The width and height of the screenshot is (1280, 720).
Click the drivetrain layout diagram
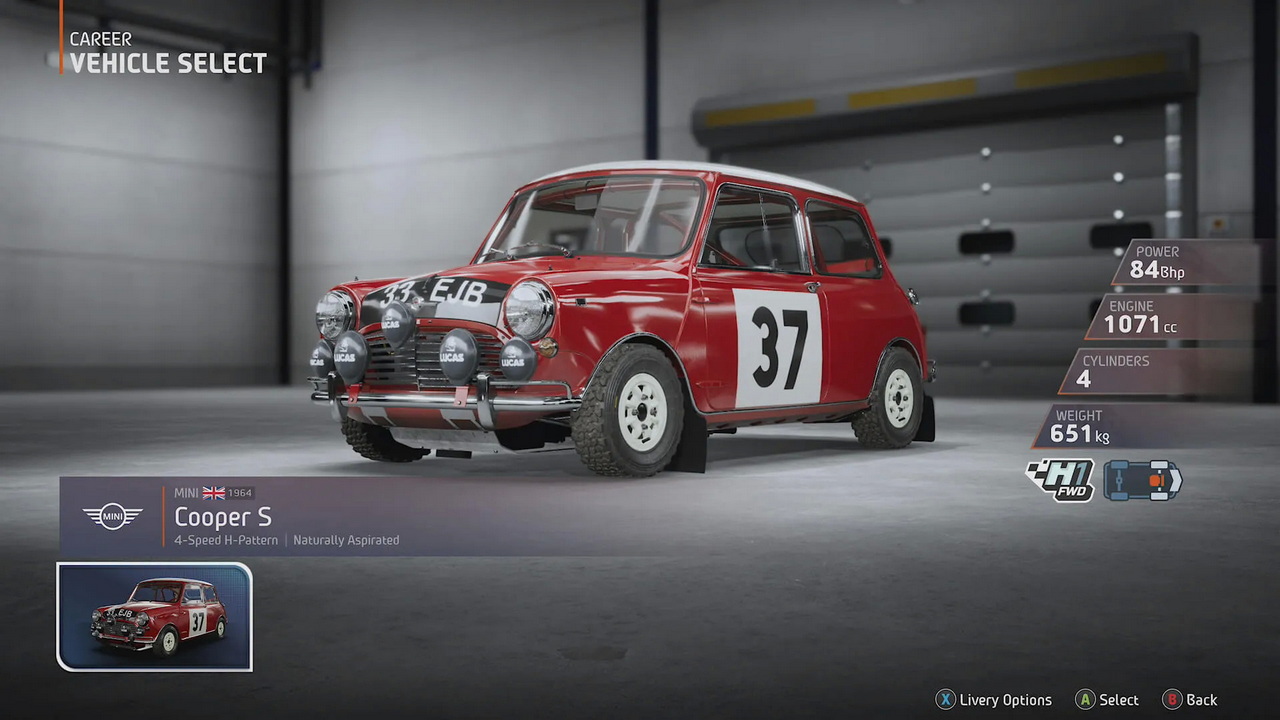point(1142,480)
